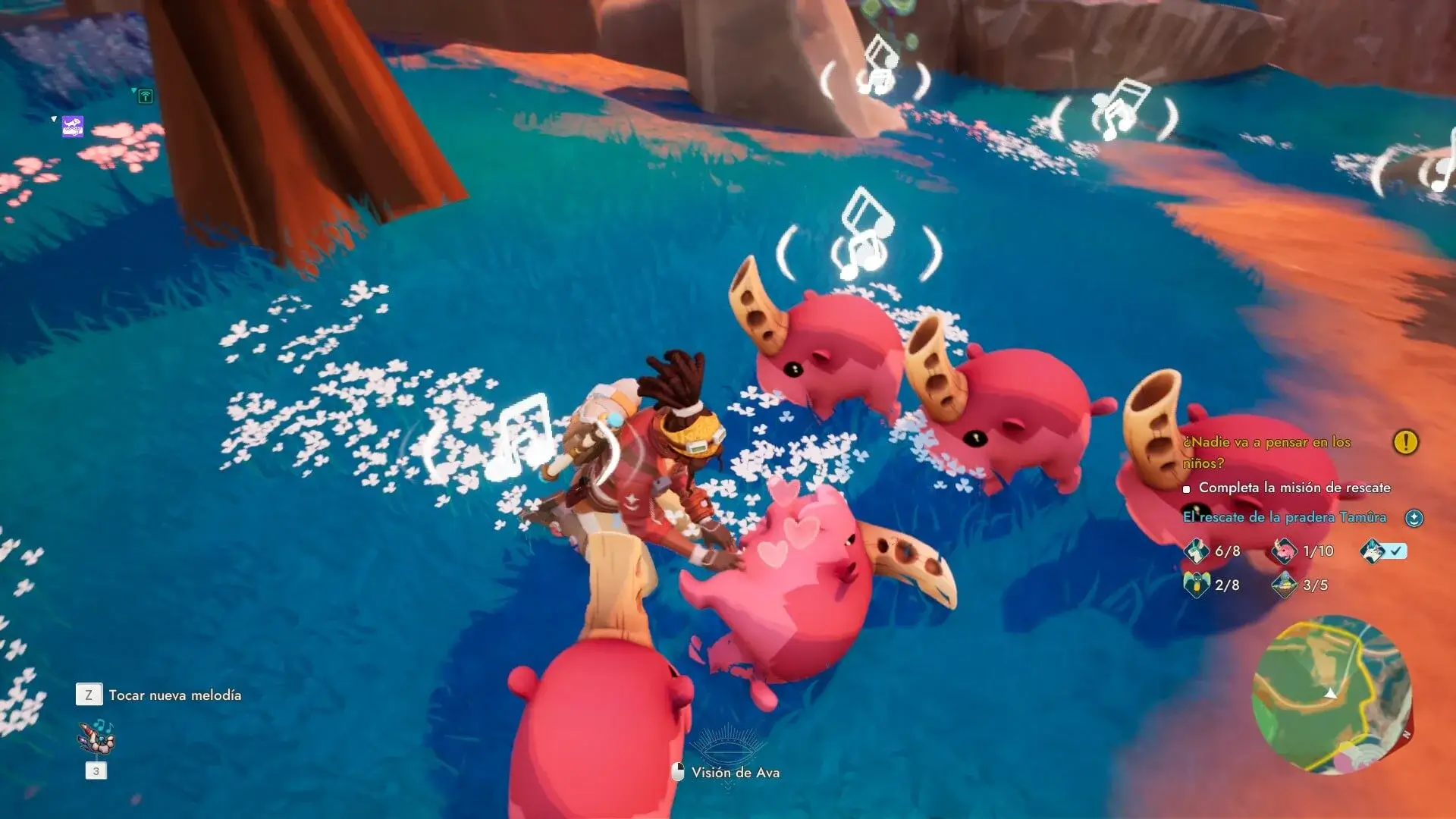Click the purple creature marker icon
The width and height of the screenshot is (1456, 819).
[x=73, y=127]
